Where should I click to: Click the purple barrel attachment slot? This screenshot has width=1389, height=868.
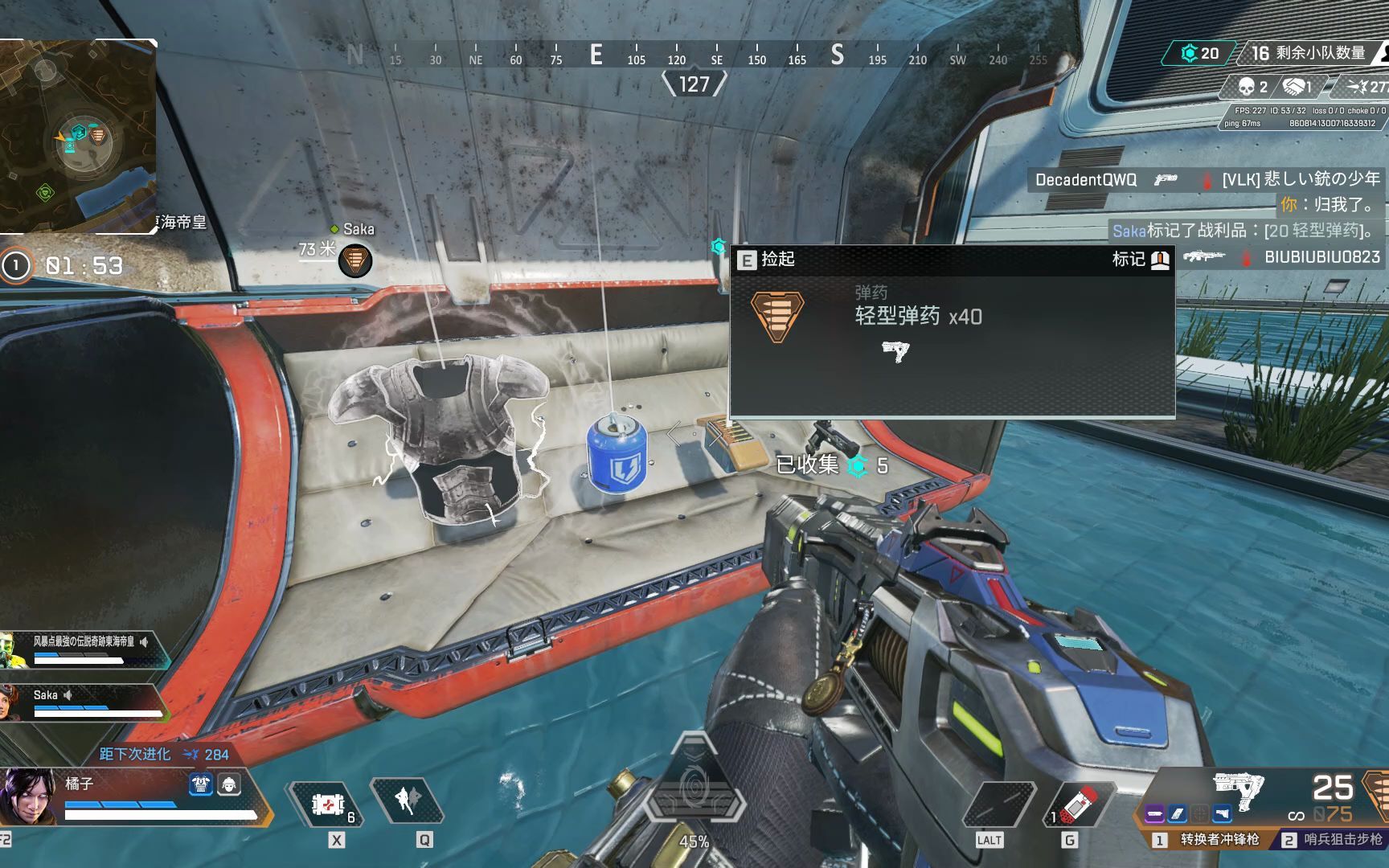click(x=1155, y=815)
